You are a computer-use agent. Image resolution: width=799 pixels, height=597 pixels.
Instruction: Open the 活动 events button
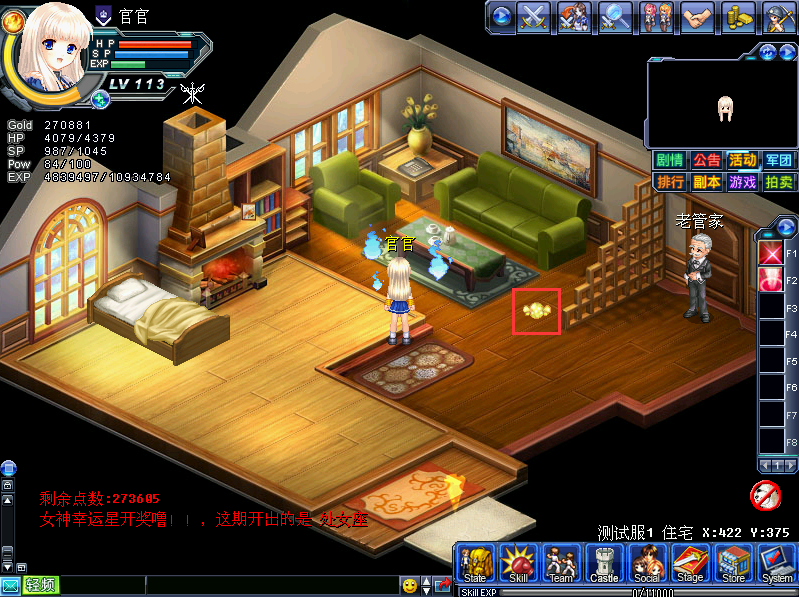tap(742, 160)
